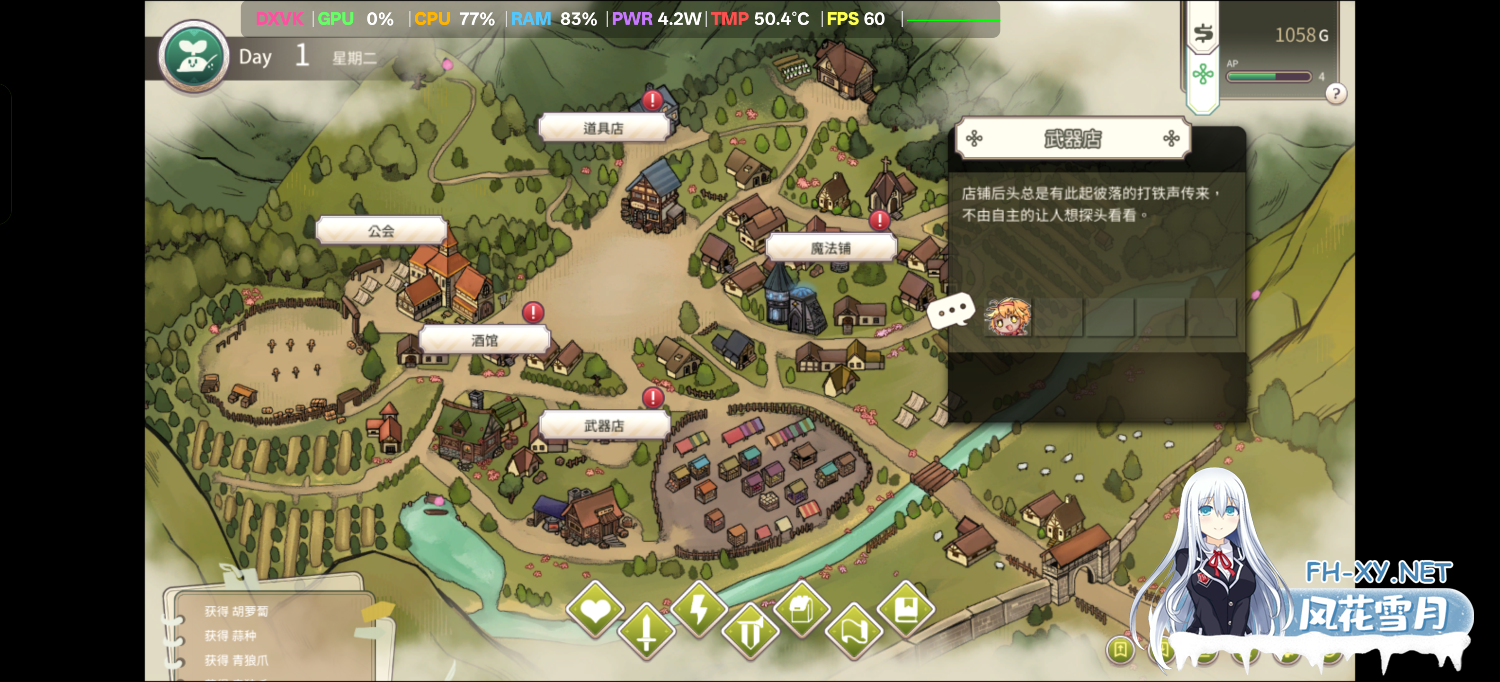Viewport: 1500px width, 682px height.
Task: Open the lightning bolt skills menu
Action: 698,609
